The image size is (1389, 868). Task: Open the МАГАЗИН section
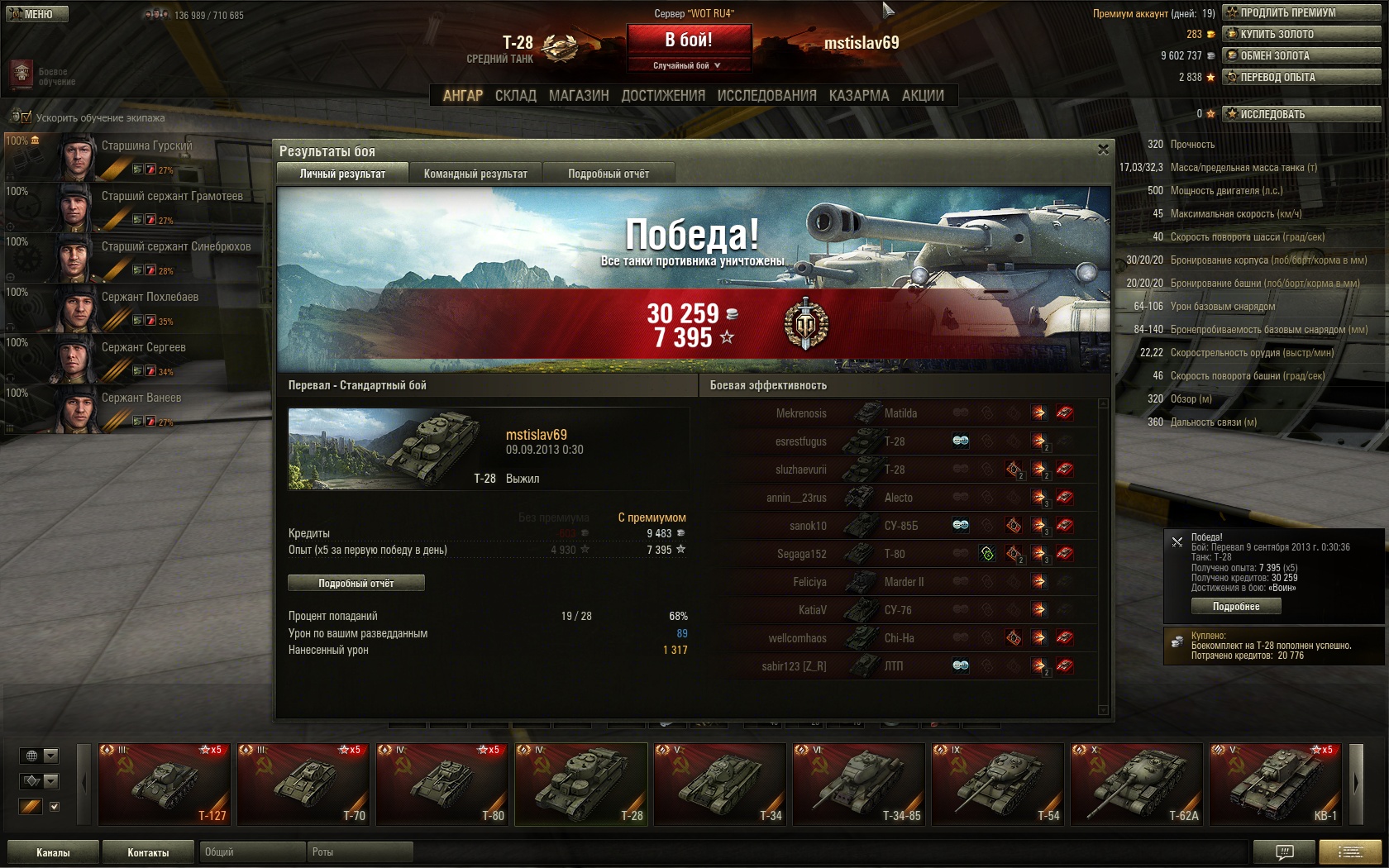[x=579, y=96]
